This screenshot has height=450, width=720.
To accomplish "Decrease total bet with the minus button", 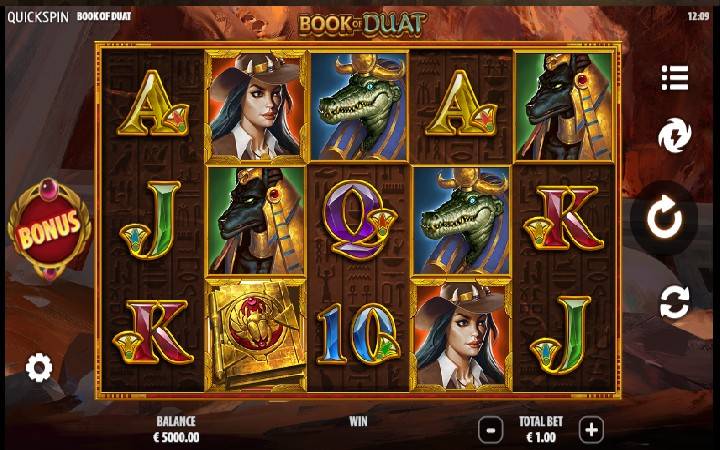I will point(490,430).
